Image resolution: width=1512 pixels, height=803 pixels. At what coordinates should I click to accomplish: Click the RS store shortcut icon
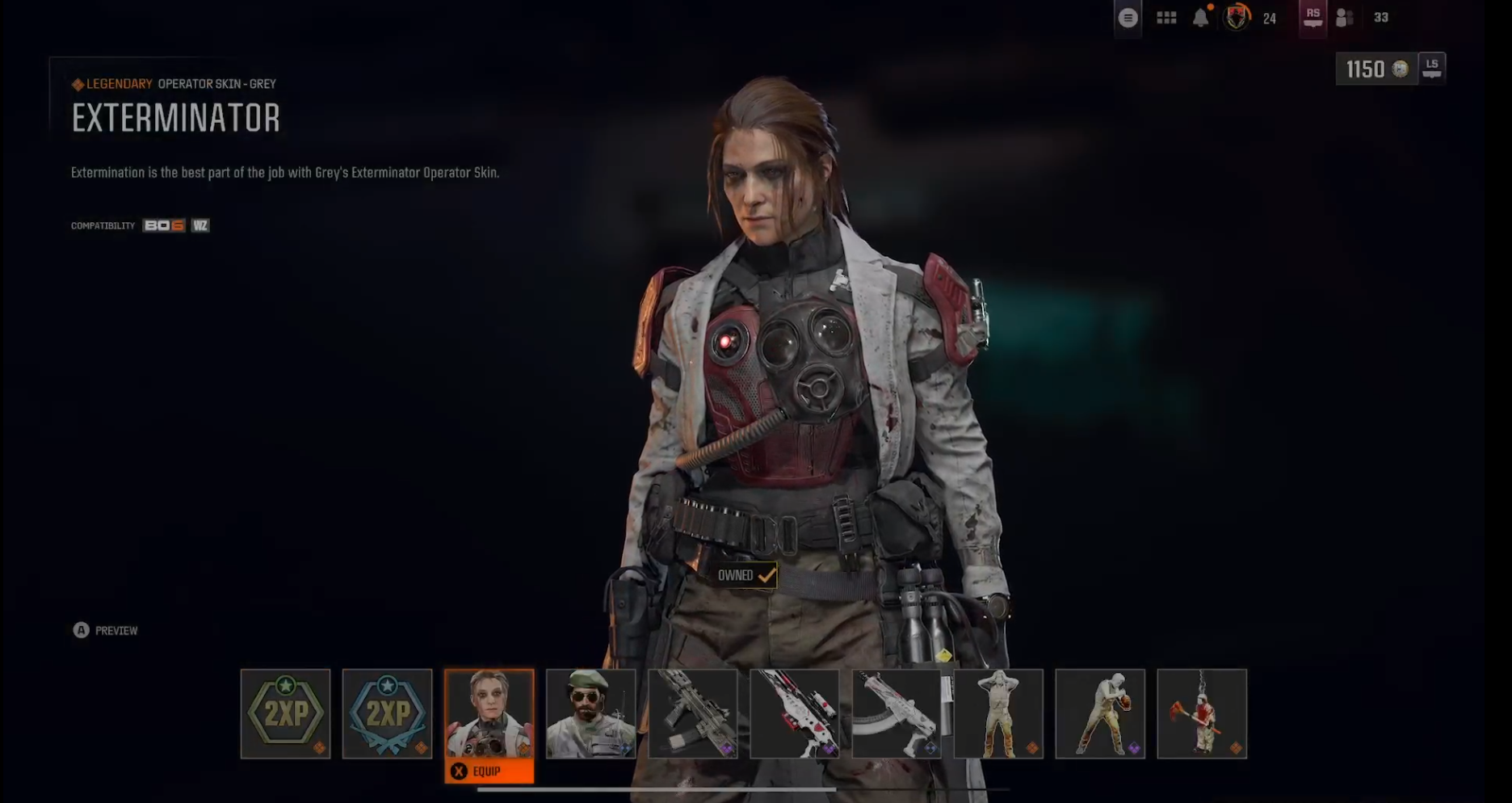[x=1312, y=17]
